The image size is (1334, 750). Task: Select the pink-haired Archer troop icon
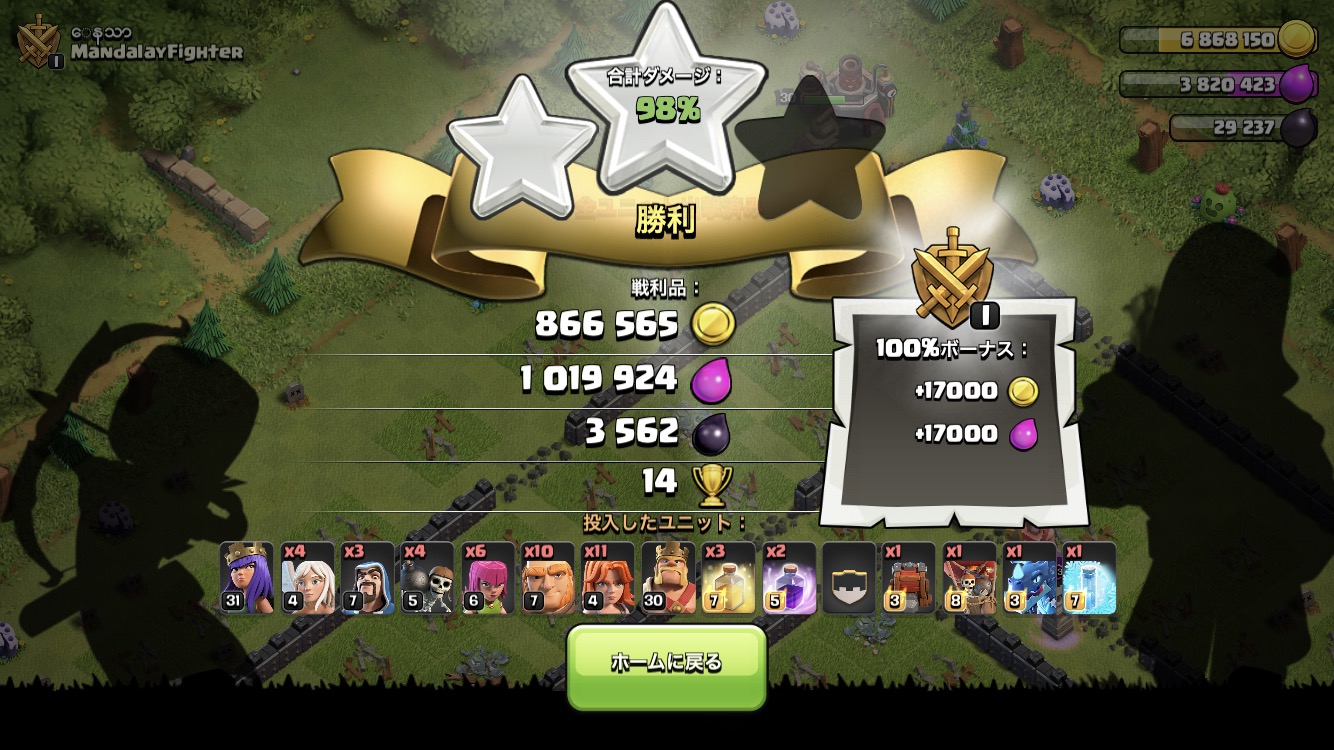click(x=488, y=578)
